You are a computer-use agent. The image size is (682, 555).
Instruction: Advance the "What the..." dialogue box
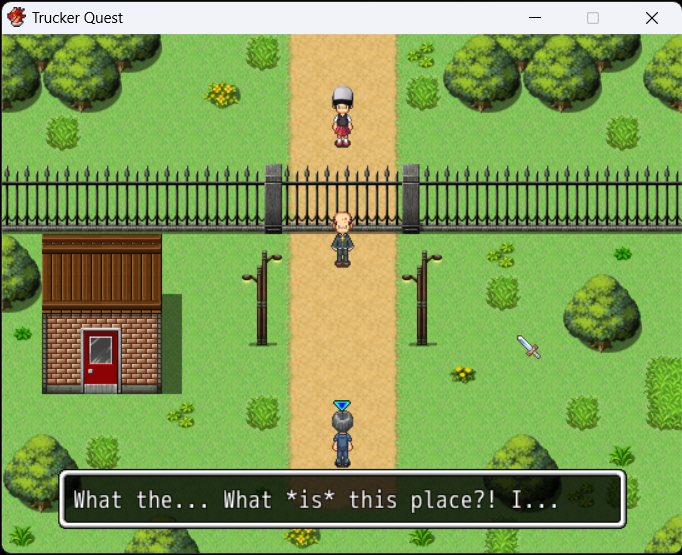(342, 499)
